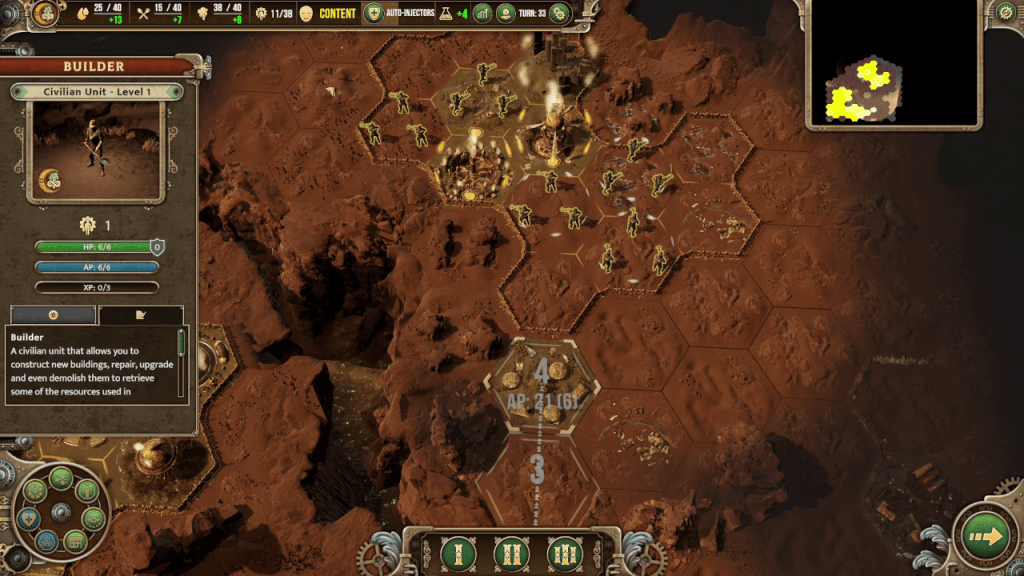1024x576 pixels.
Task: Click the Builder description scrollbar
Action: 181,345
